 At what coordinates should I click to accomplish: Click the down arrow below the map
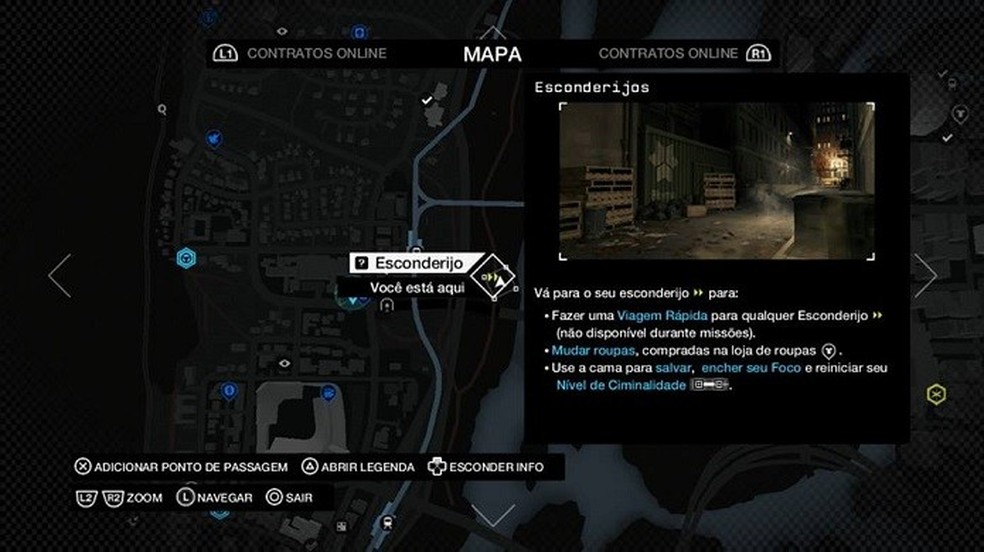492,516
